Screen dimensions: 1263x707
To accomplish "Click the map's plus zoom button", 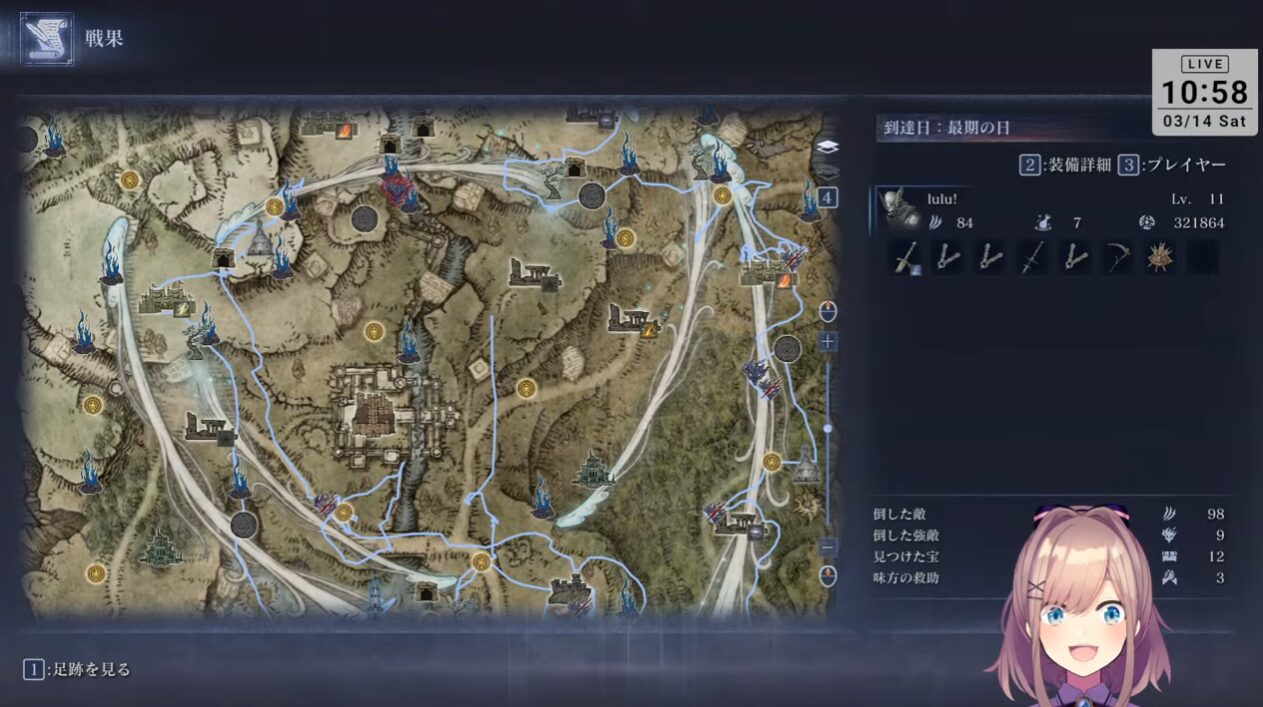I will point(828,342).
